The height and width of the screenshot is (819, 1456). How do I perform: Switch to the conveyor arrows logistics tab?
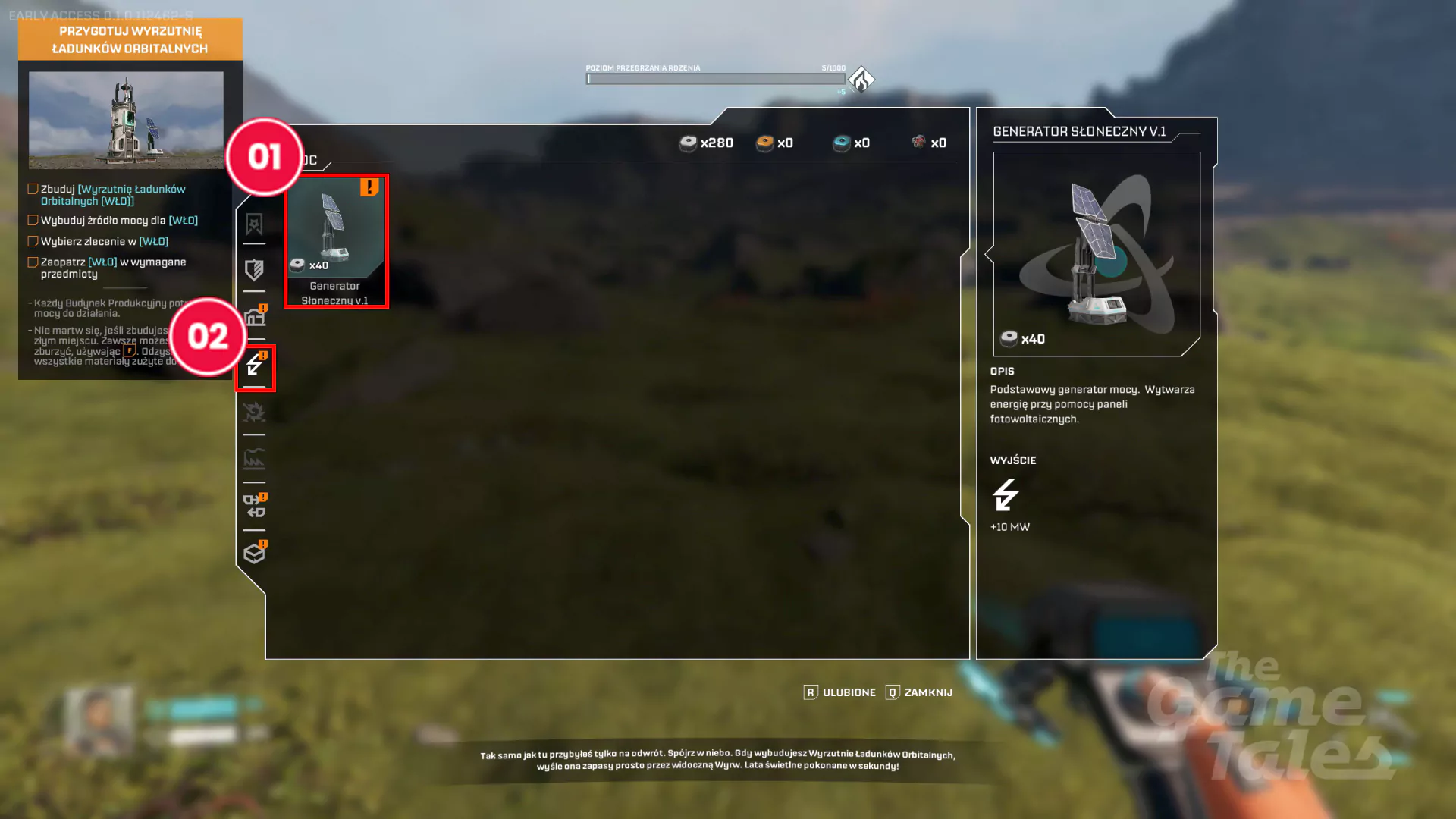pos(254,506)
